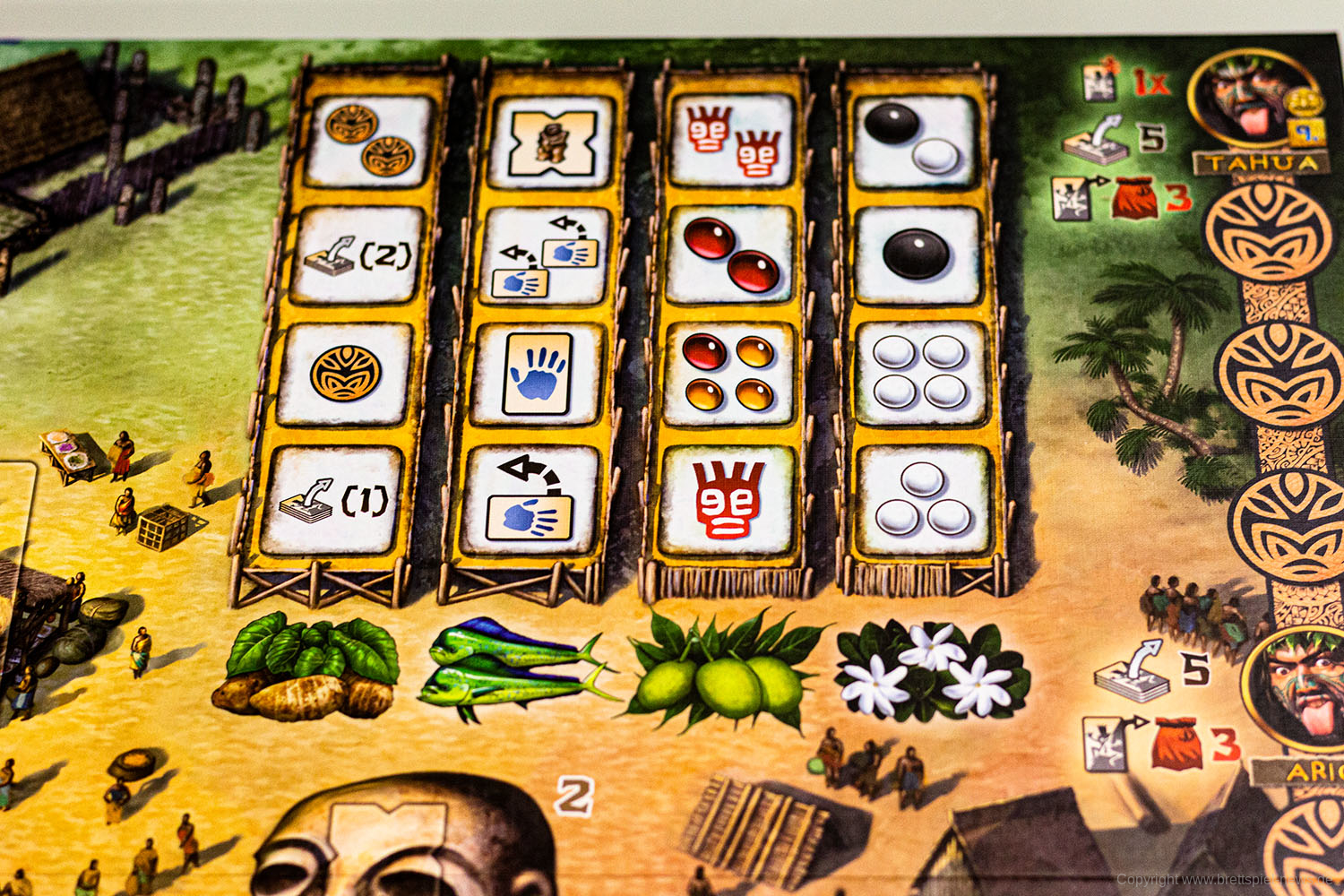Choose the two red gems tile
This screenshot has height=896, width=1344.
click(x=730, y=255)
